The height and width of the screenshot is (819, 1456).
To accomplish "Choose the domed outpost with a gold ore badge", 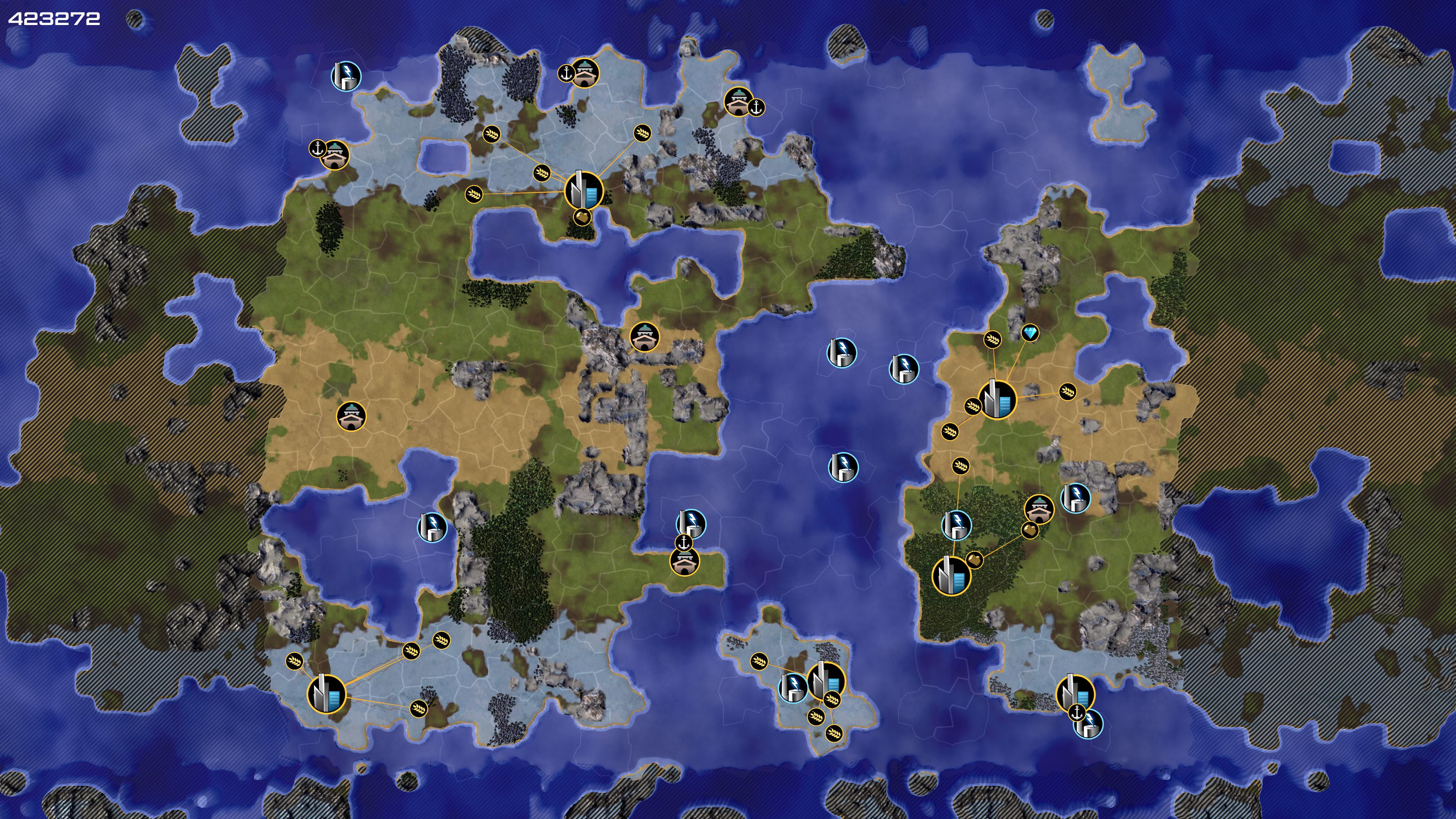I will tap(1039, 509).
